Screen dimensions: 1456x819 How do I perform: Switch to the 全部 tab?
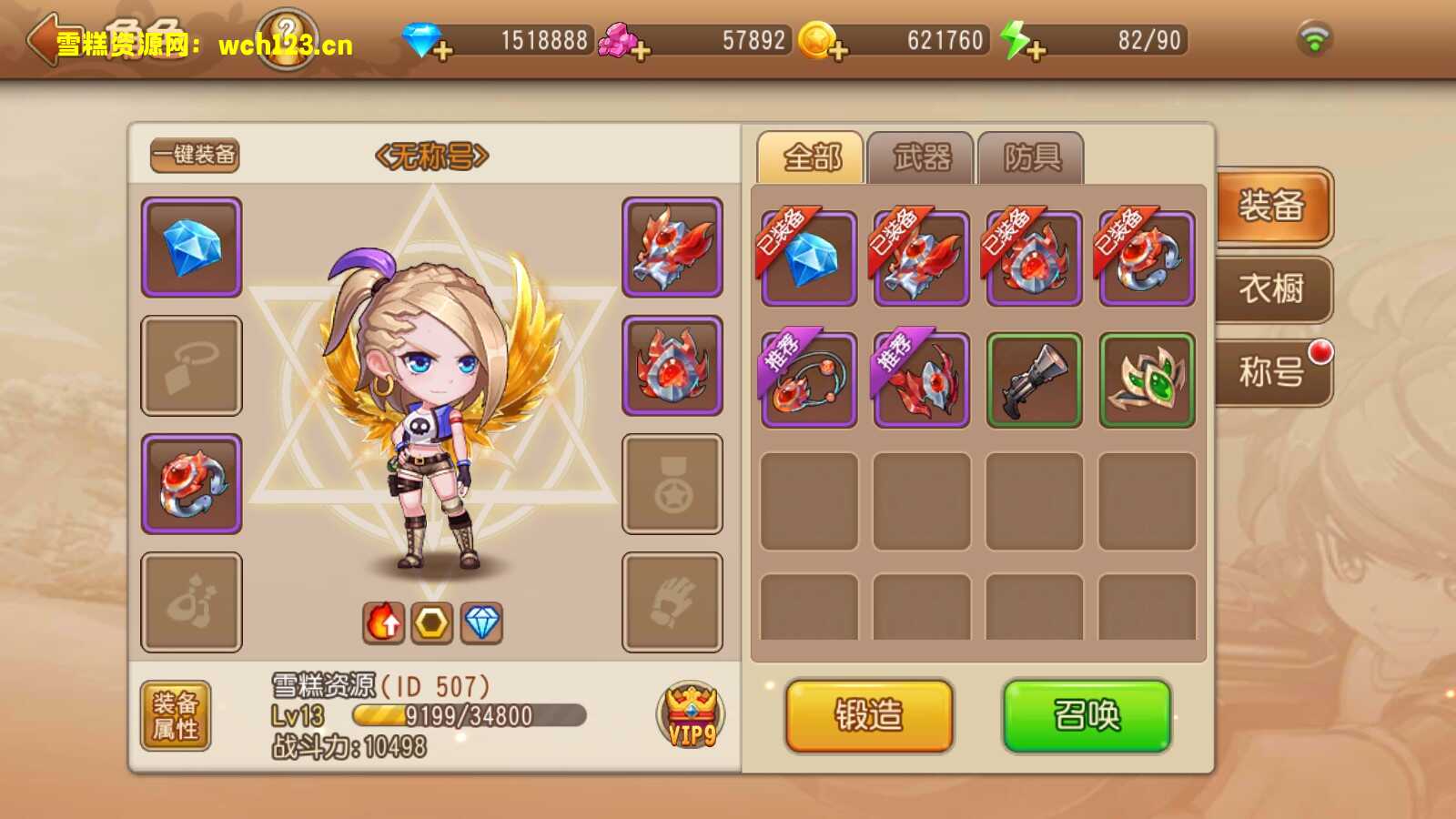[x=811, y=157]
